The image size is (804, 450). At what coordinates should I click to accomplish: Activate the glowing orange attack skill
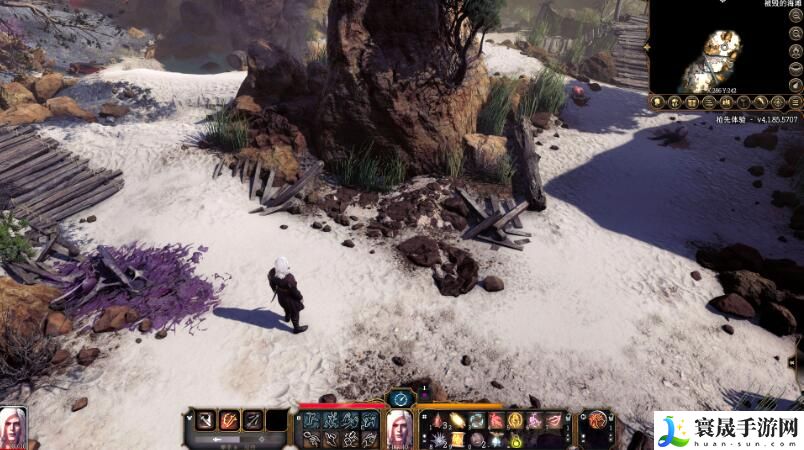(x=228, y=420)
